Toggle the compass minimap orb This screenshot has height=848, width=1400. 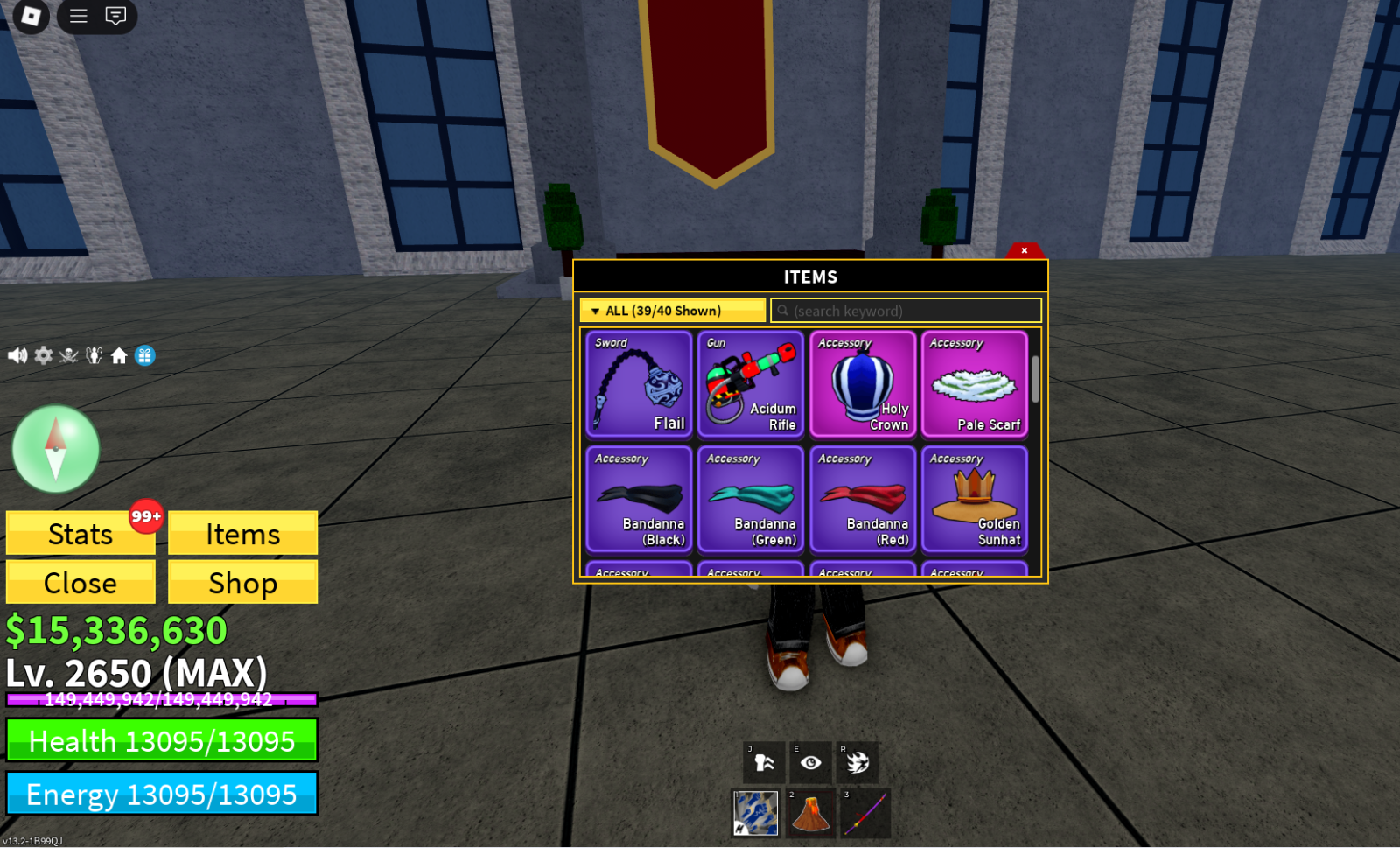click(x=55, y=447)
